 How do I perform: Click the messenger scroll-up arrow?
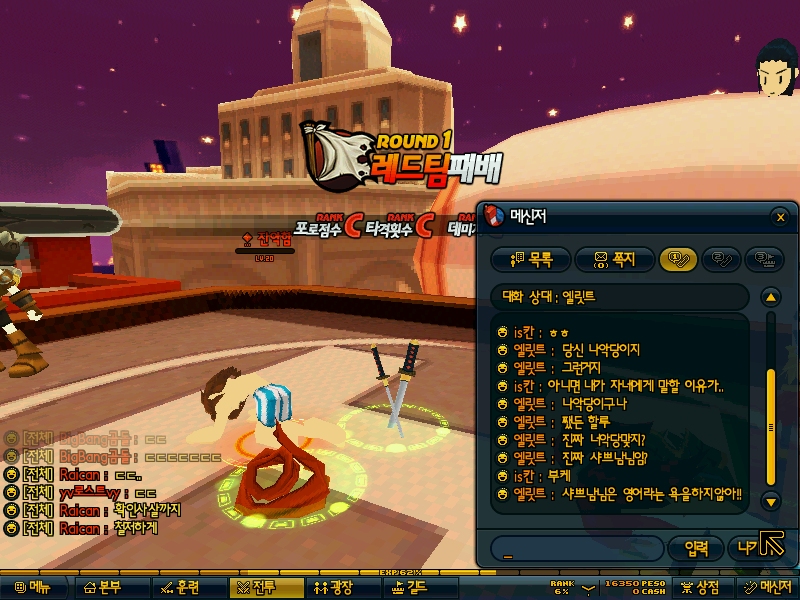pos(770,297)
